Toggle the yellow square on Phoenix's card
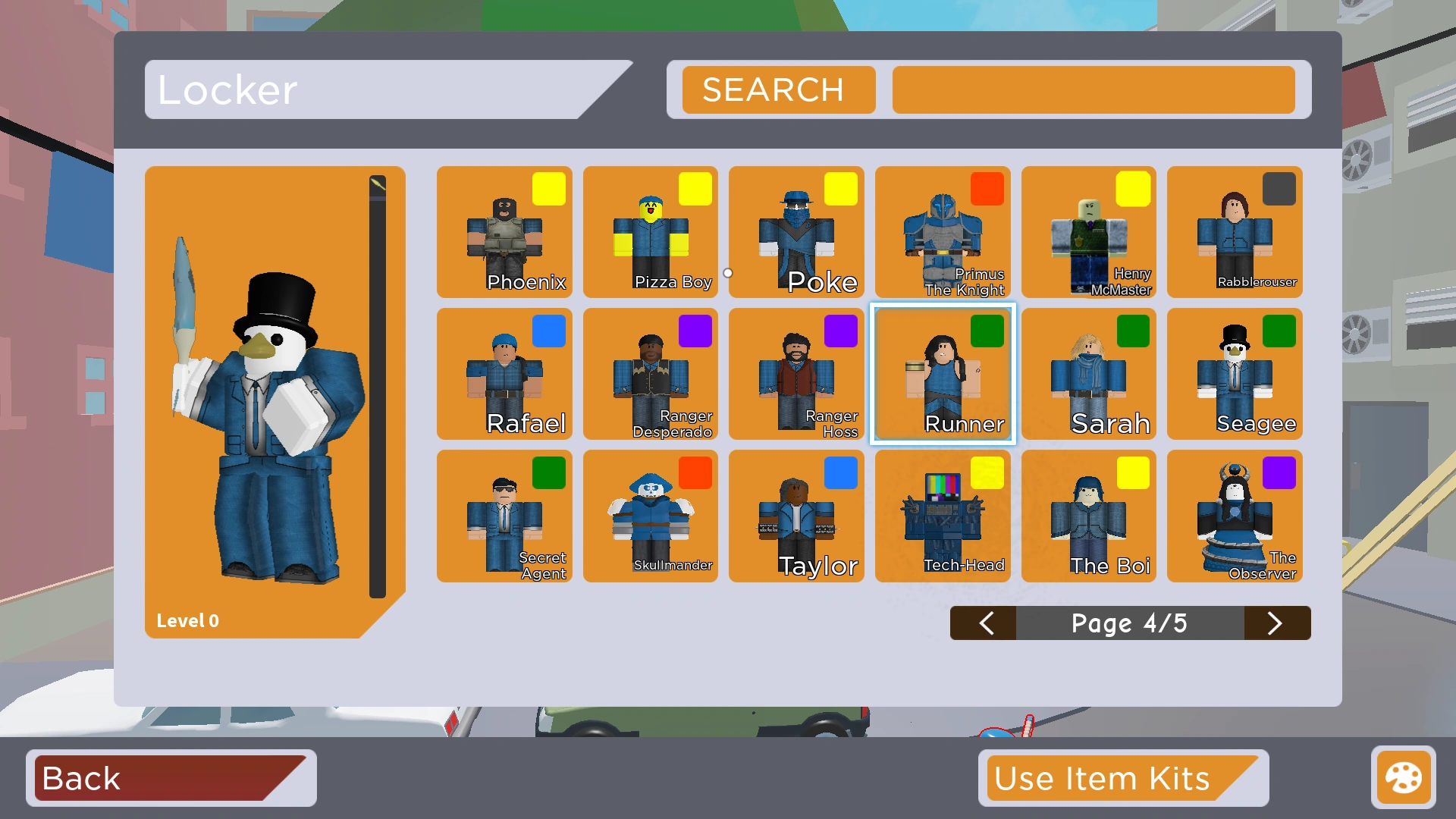 point(549,189)
